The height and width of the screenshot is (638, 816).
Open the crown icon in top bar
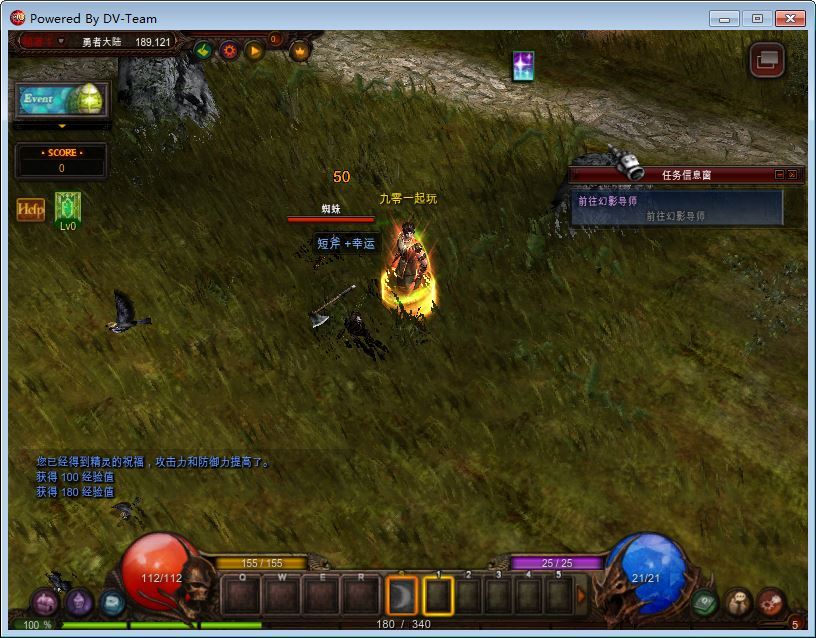(299, 50)
